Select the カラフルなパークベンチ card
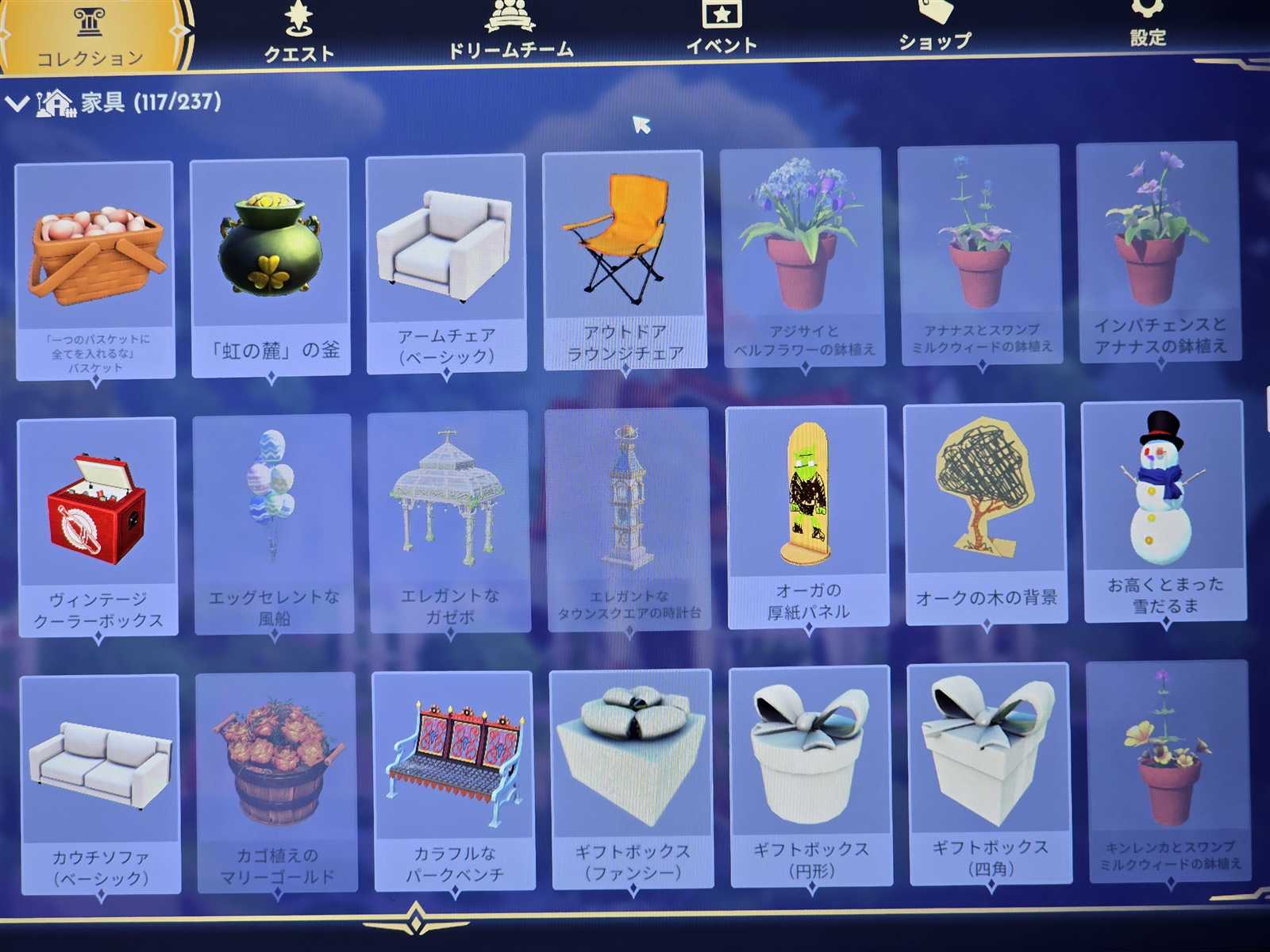The height and width of the screenshot is (952, 1270). point(453,777)
